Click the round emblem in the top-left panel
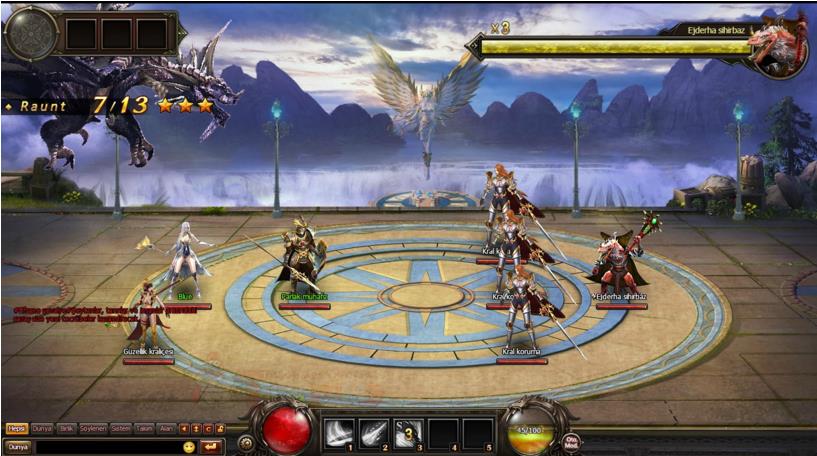 [30, 33]
